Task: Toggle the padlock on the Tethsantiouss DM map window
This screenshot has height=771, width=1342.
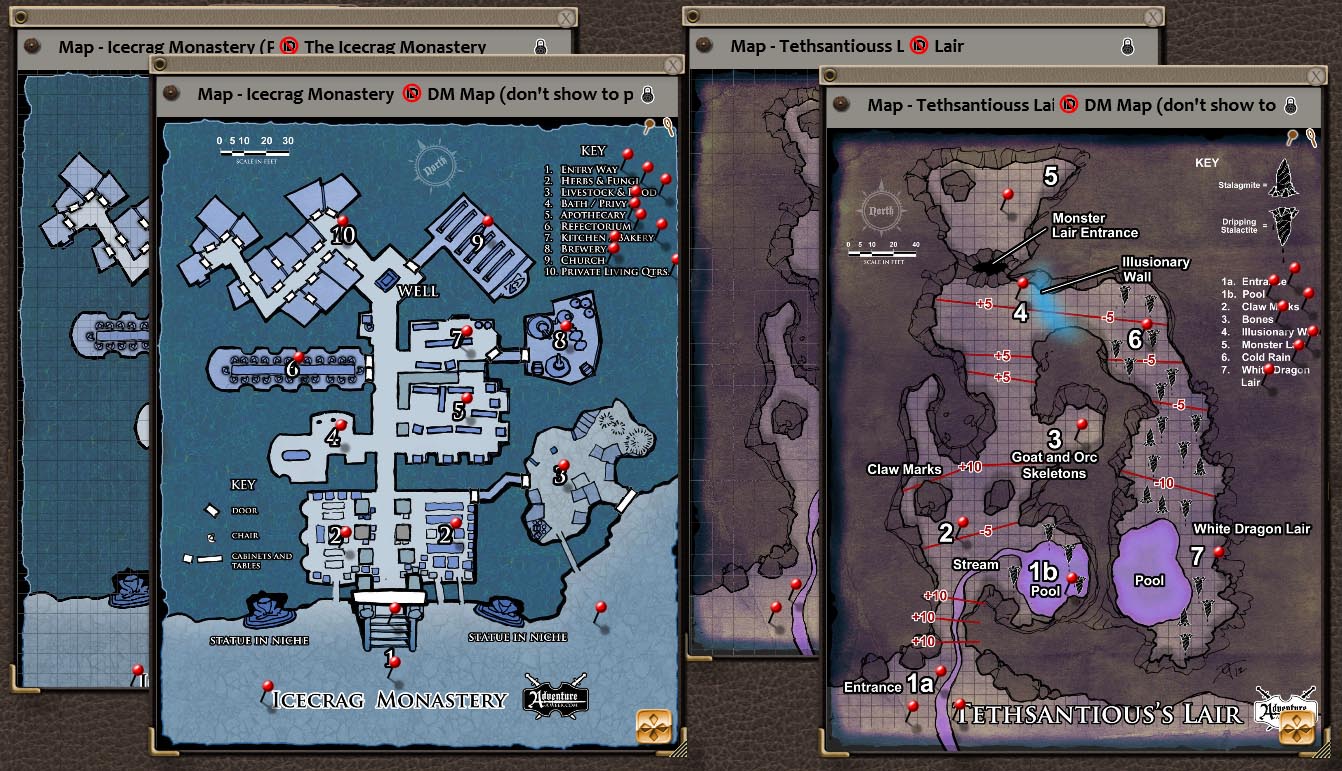Action: pyautogui.click(x=1289, y=105)
